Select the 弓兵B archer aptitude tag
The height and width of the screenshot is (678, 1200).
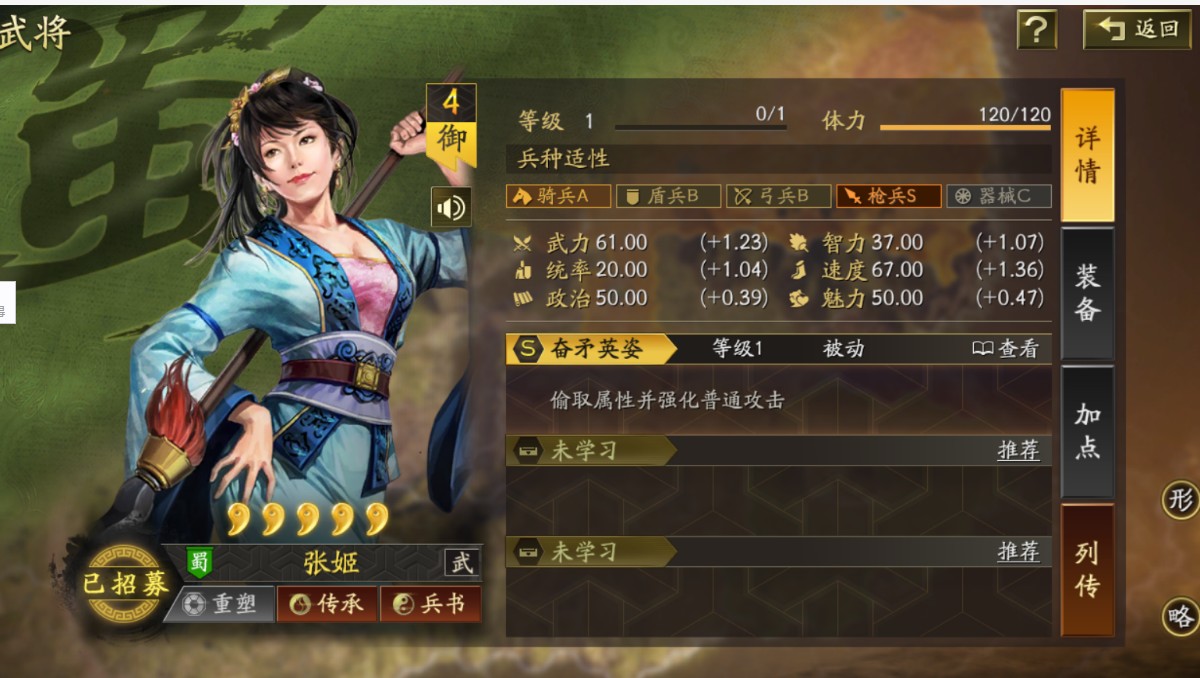(x=778, y=196)
